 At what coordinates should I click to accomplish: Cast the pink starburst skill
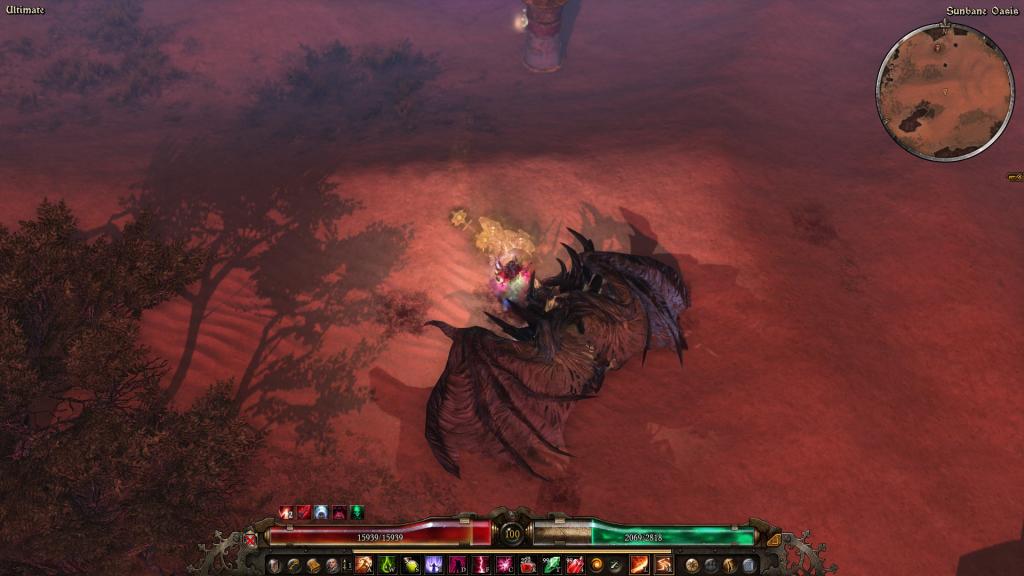coord(504,566)
